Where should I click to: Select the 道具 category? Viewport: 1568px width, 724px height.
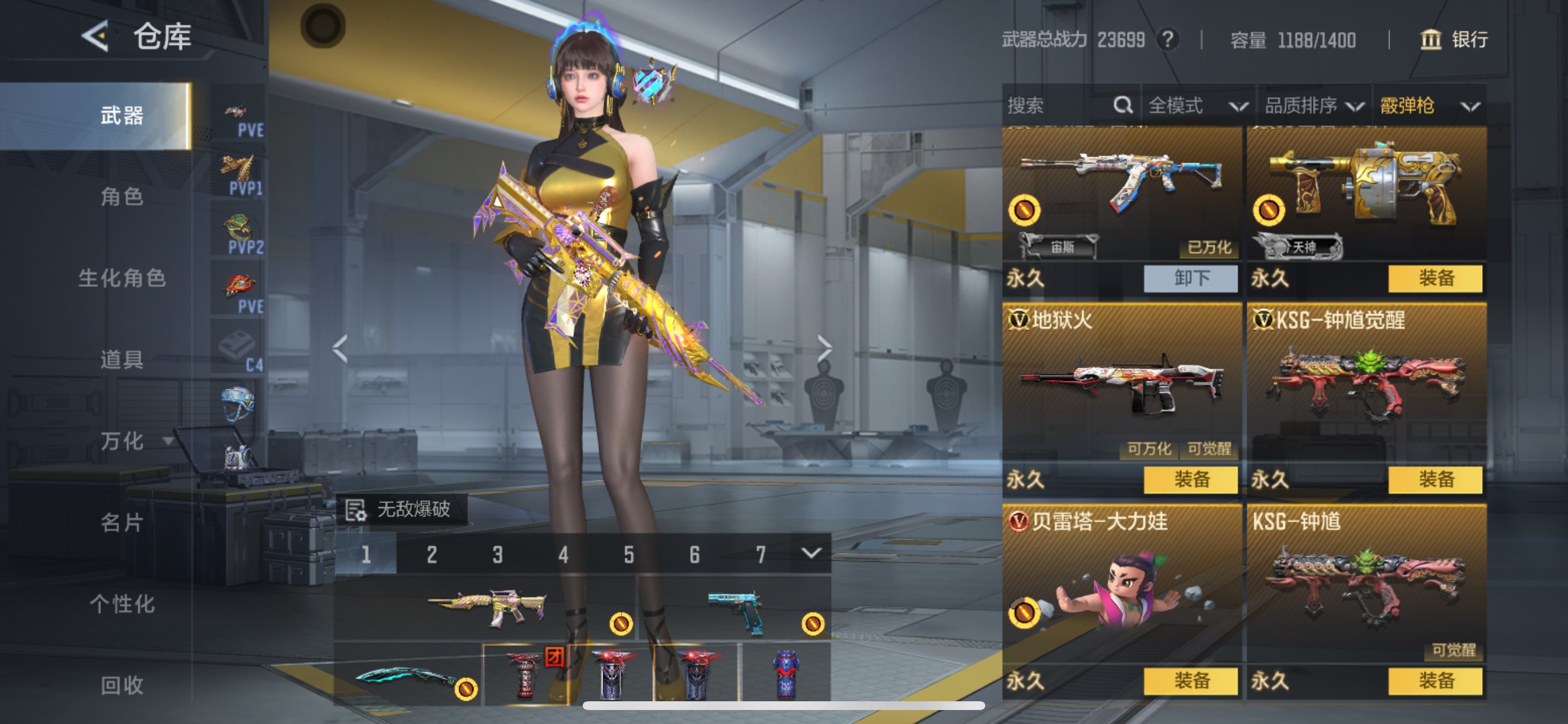click(122, 360)
